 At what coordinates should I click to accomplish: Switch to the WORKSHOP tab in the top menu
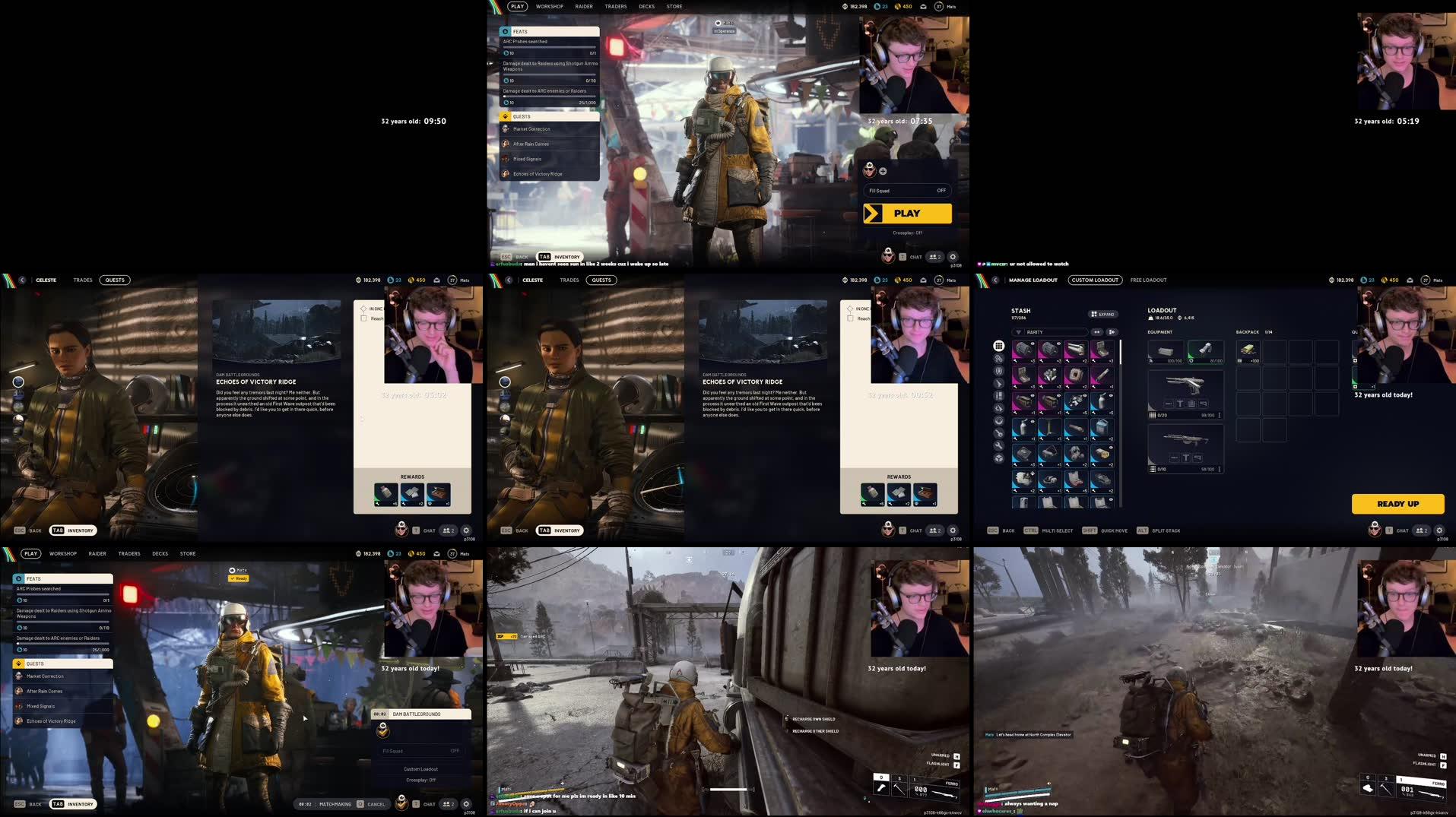[550, 6]
